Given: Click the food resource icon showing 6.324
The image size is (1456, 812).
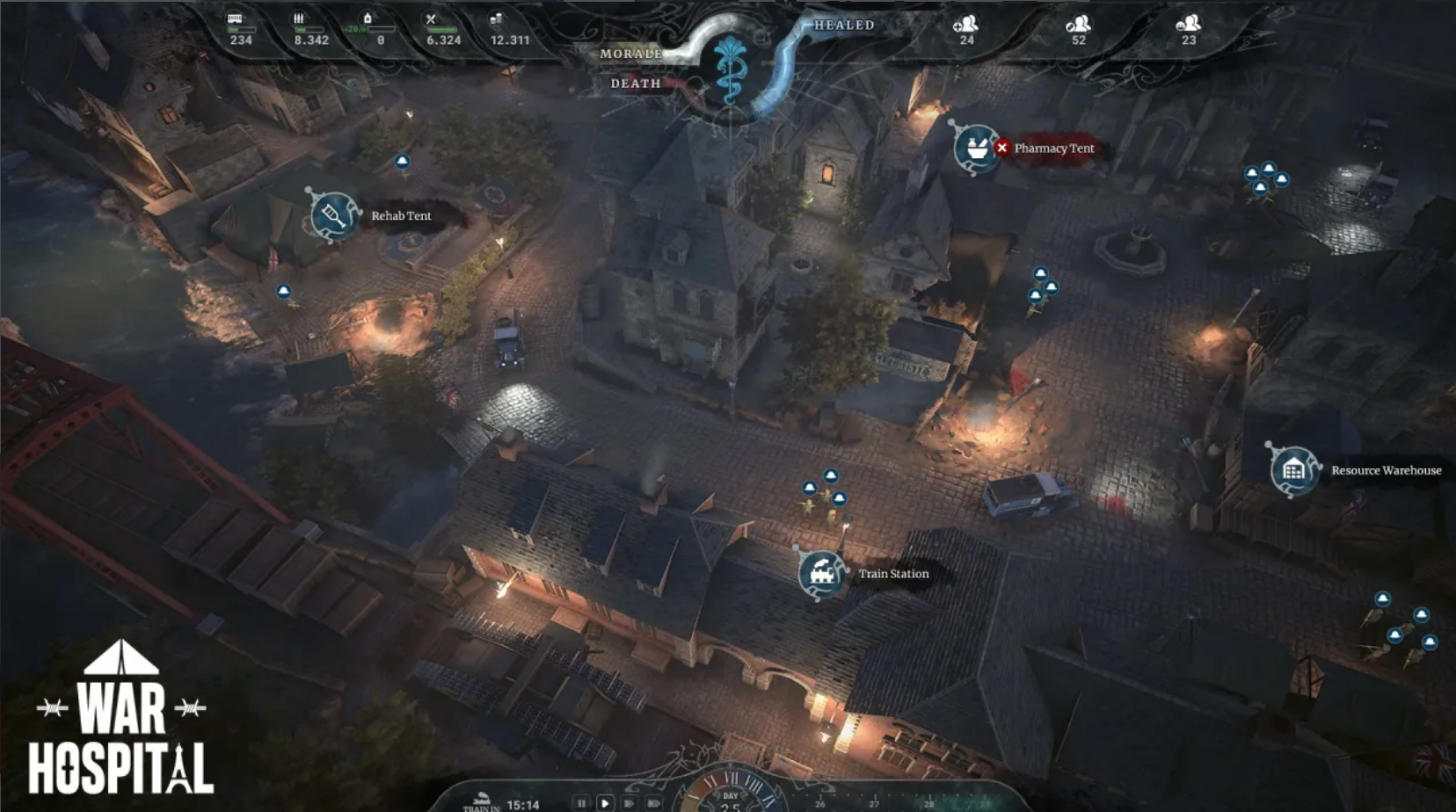Looking at the screenshot, I should 431,18.
